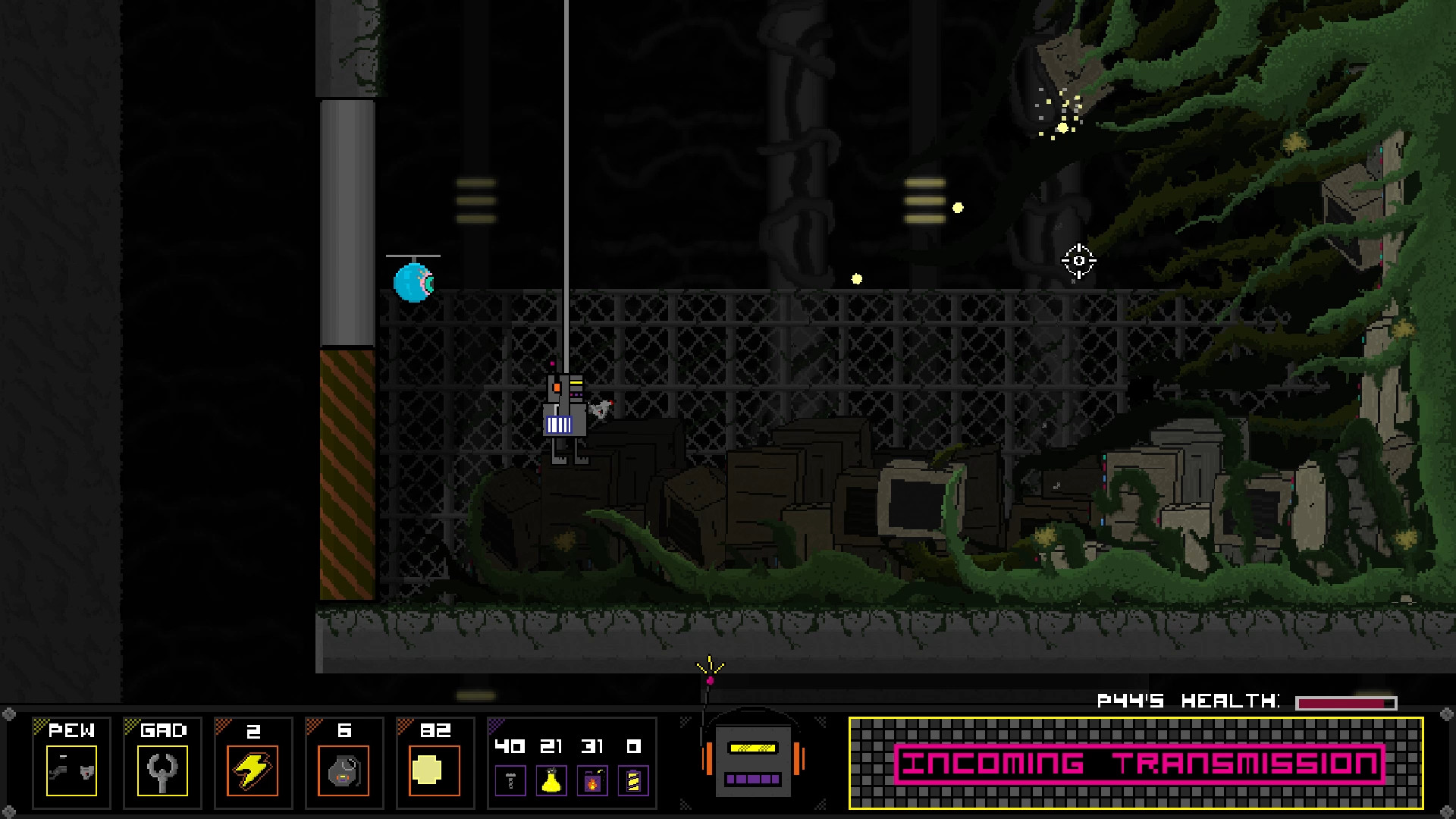The height and width of the screenshot is (819, 1456).
Task: Select the GAD wrench gadget icon
Action: coord(162,768)
